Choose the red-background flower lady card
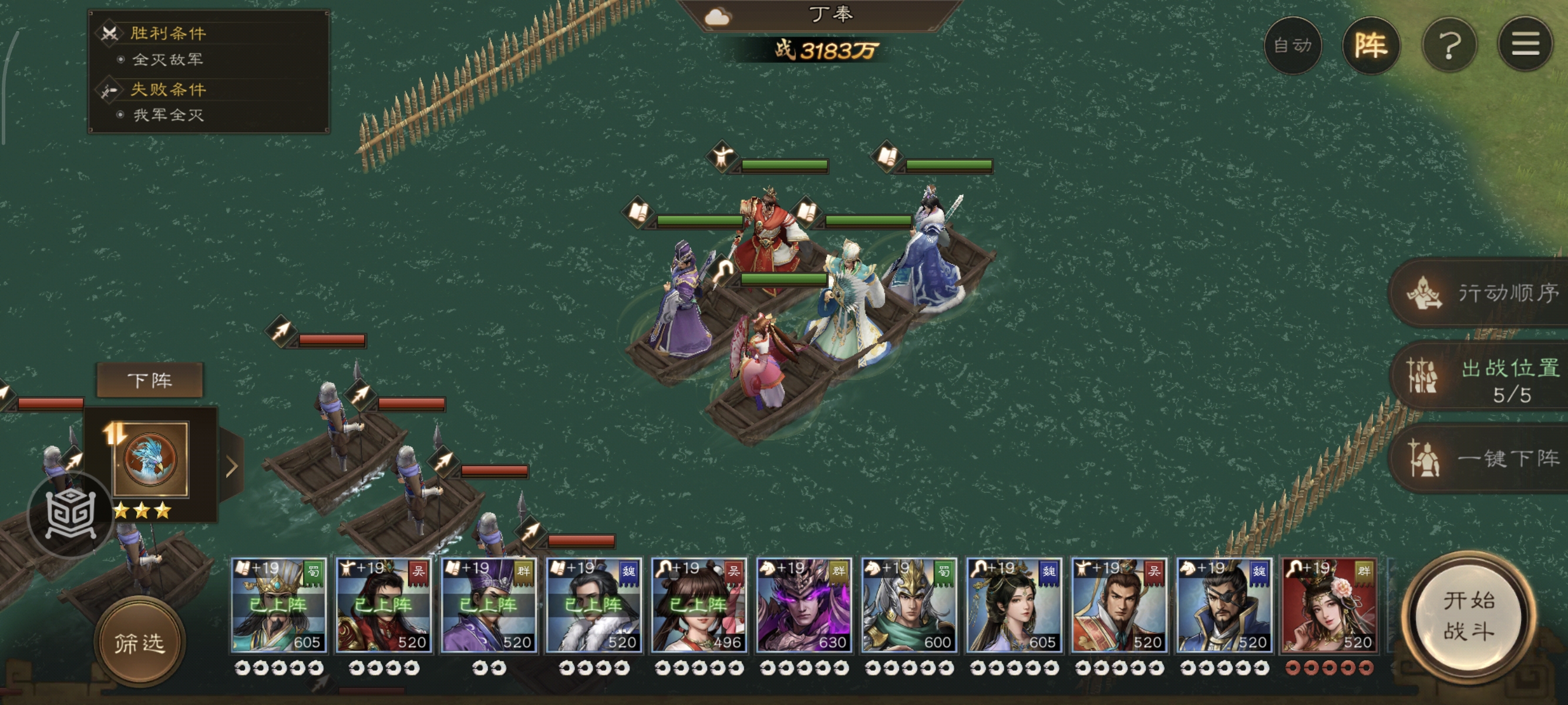This screenshot has height=705, width=1568. coord(1329,605)
